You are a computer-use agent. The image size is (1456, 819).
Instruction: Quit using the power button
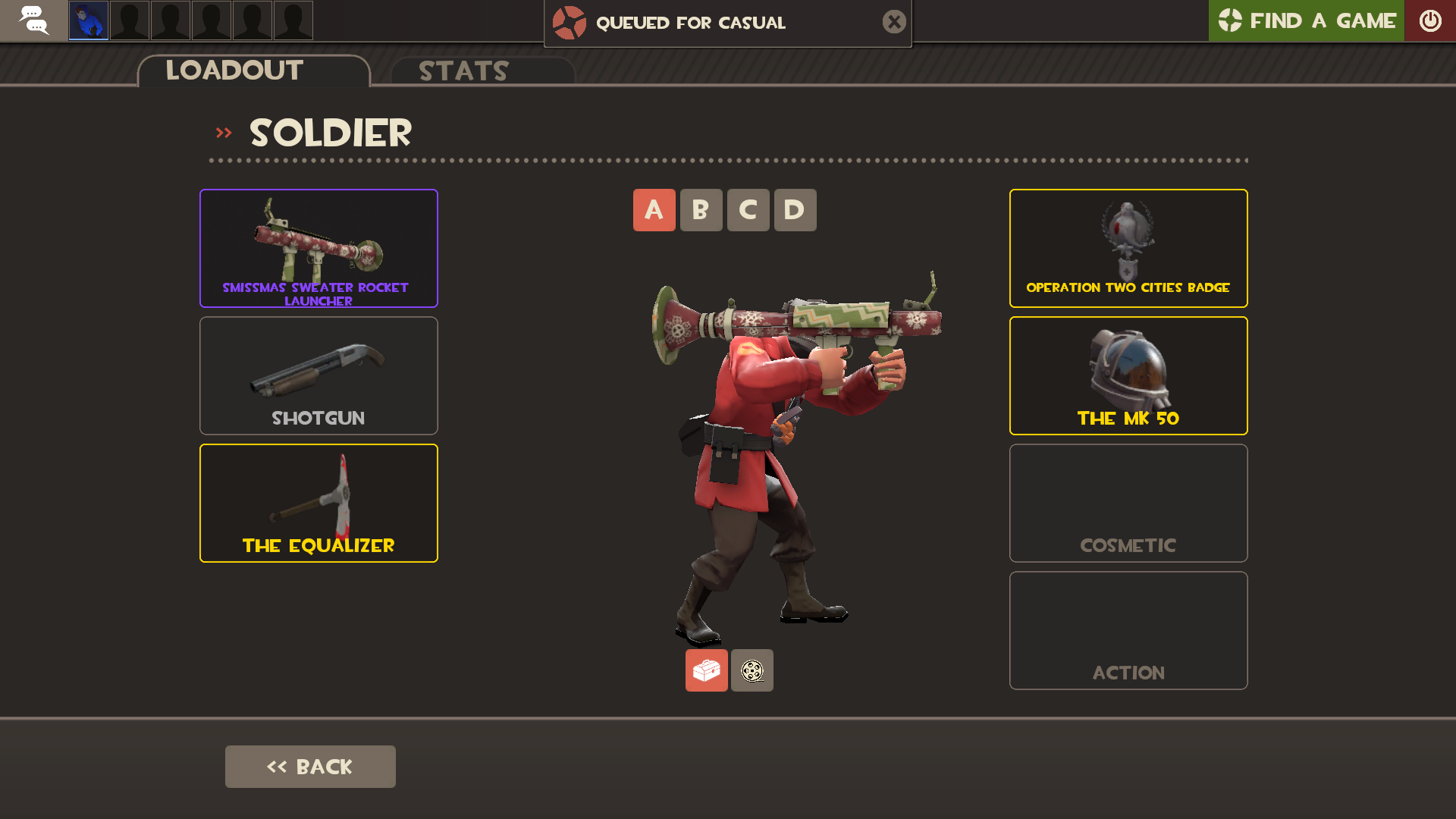[x=1430, y=20]
